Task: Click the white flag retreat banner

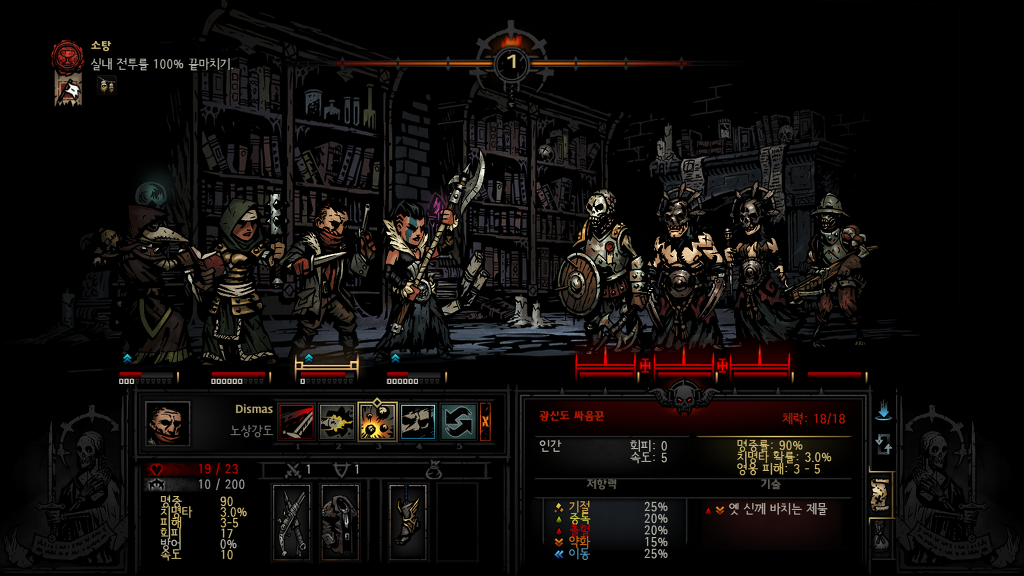Action: point(69,91)
